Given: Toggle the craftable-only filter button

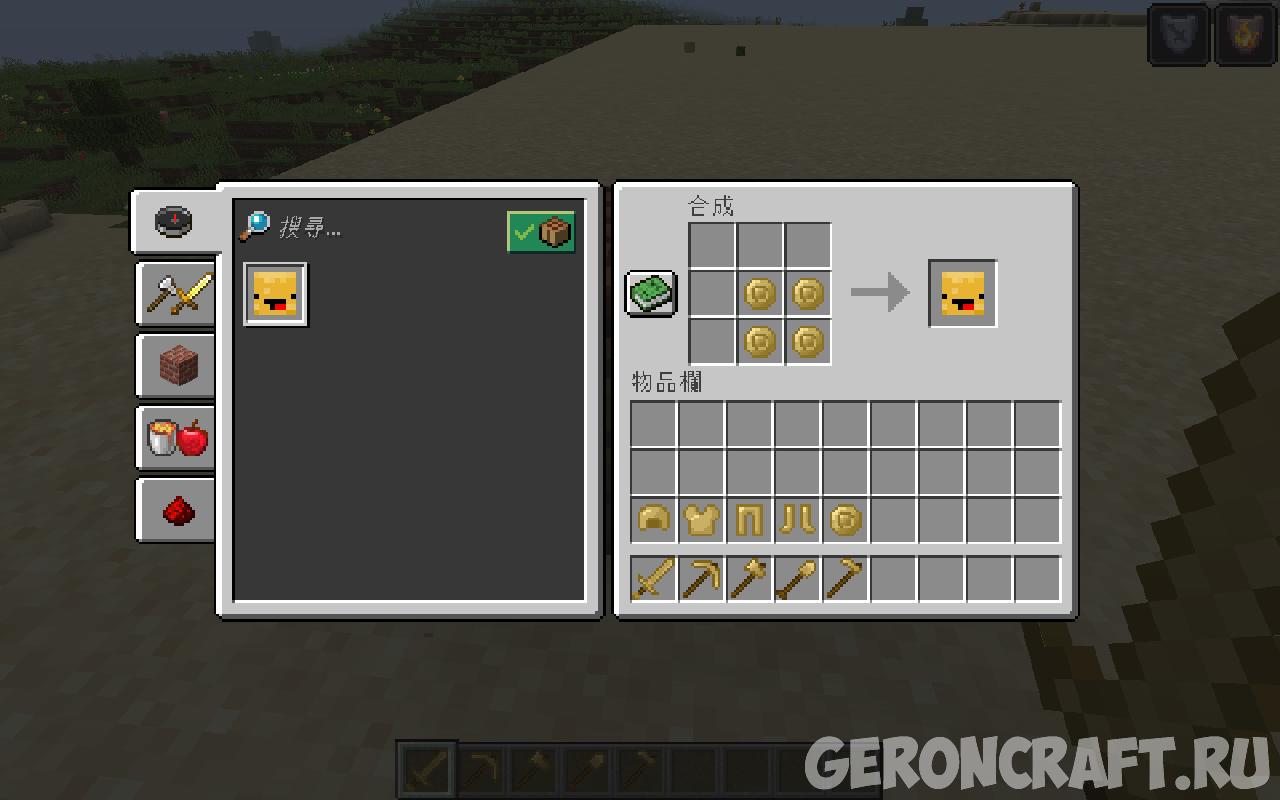Looking at the screenshot, I should tap(541, 232).
